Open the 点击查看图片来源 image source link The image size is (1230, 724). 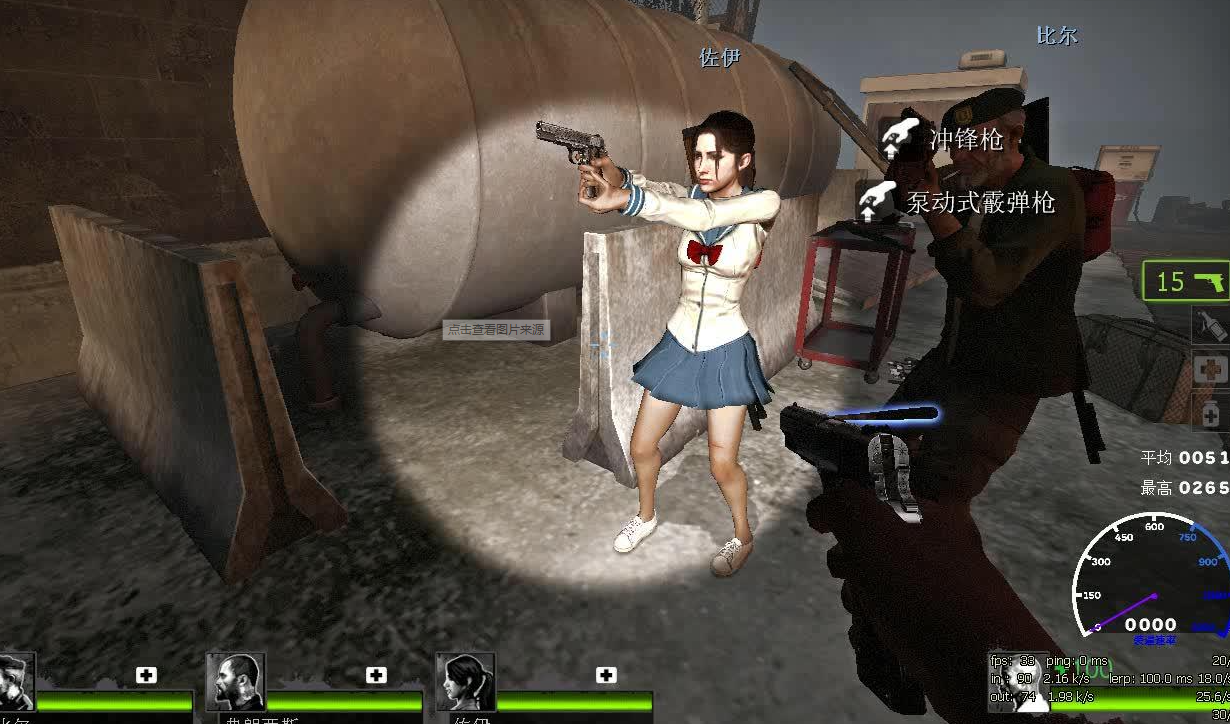click(496, 329)
